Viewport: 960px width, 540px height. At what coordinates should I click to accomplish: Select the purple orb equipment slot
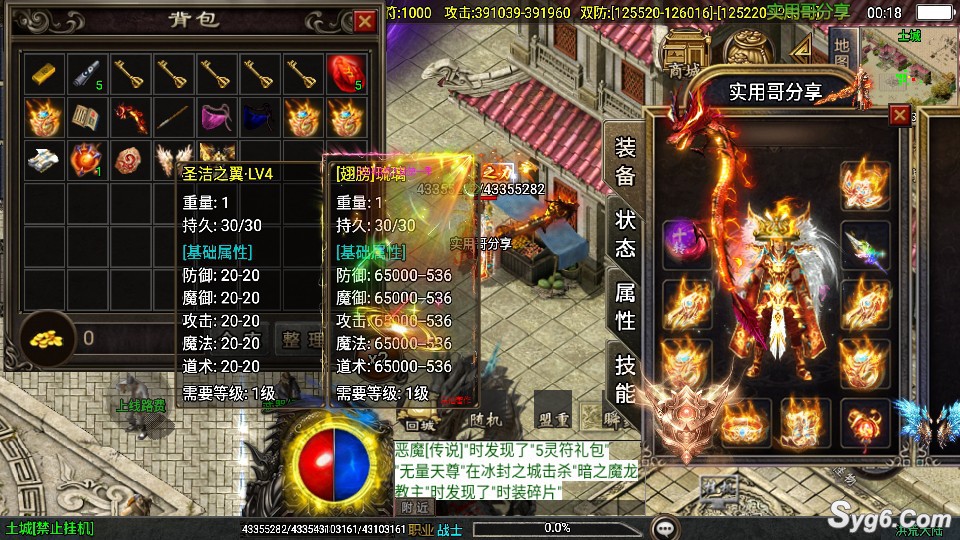[688, 245]
